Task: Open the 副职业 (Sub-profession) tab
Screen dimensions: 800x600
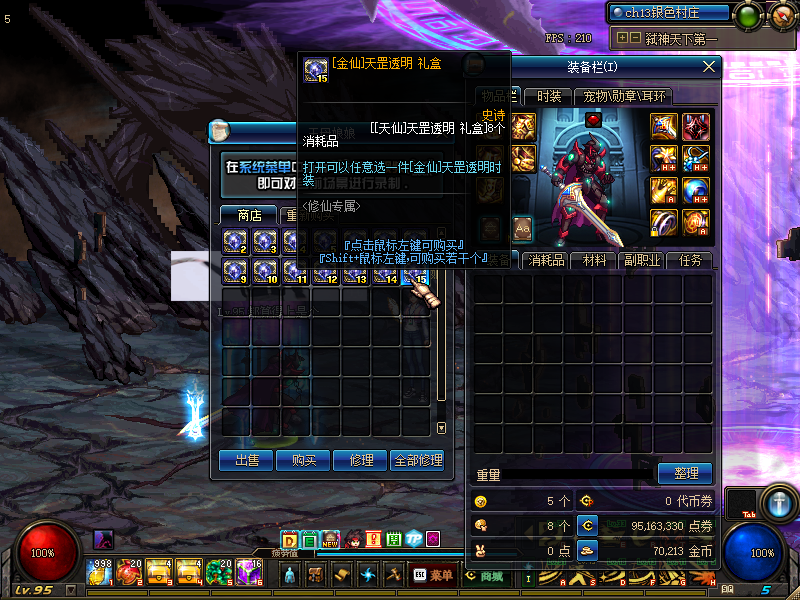Action: 642,260
